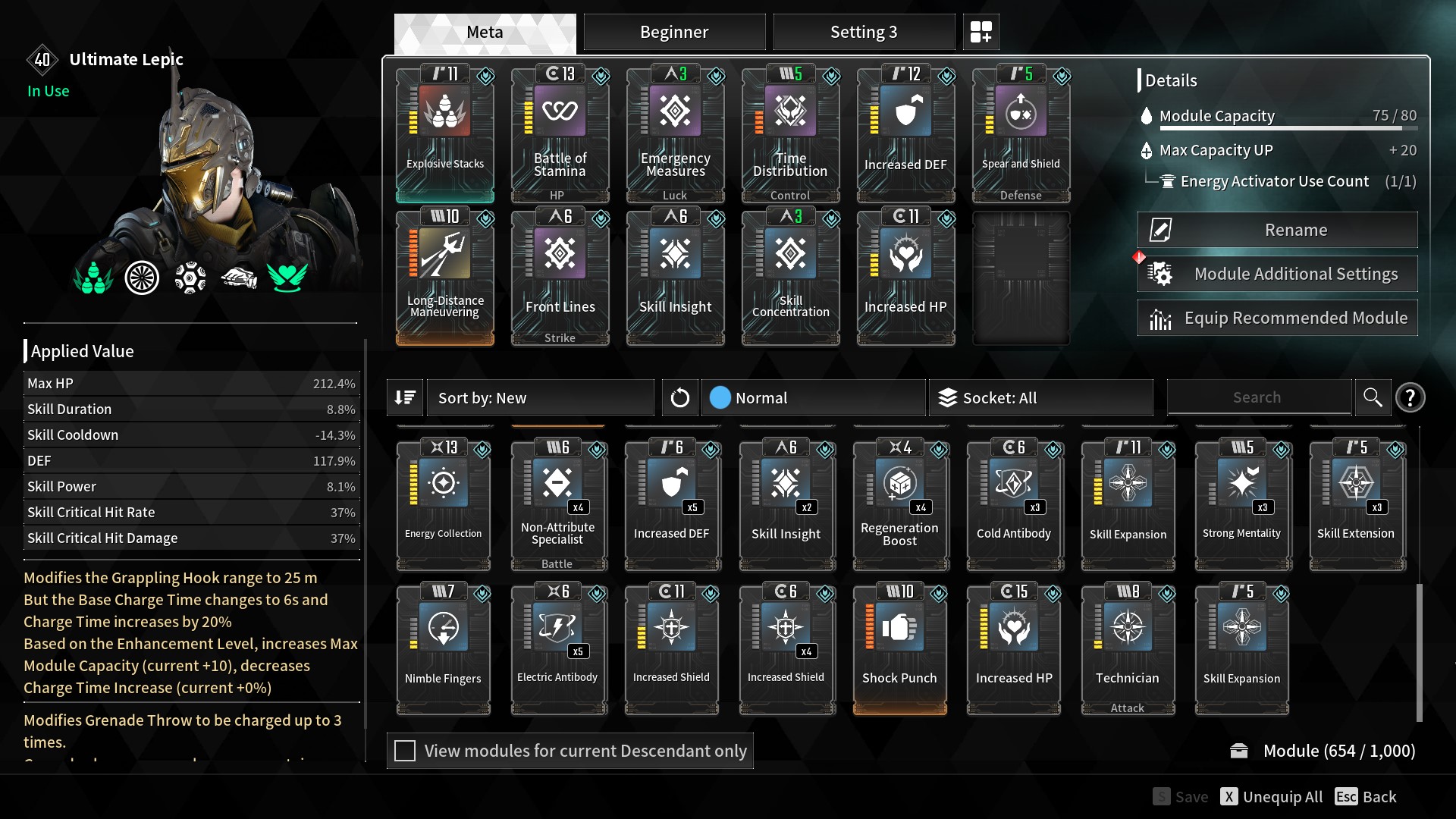This screenshot has height=819, width=1456.
Task: Choose the Nimble Fingers module card
Action: [x=443, y=648]
